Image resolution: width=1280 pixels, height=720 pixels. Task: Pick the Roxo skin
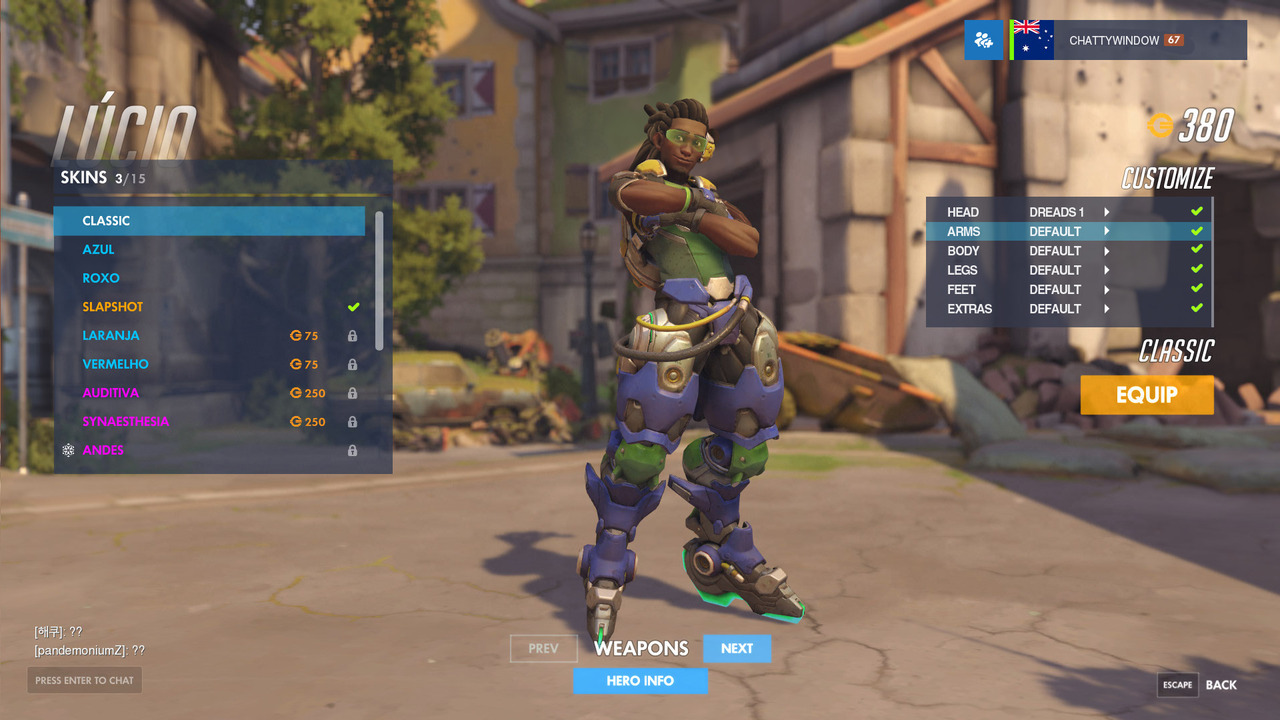pos(209,278)
